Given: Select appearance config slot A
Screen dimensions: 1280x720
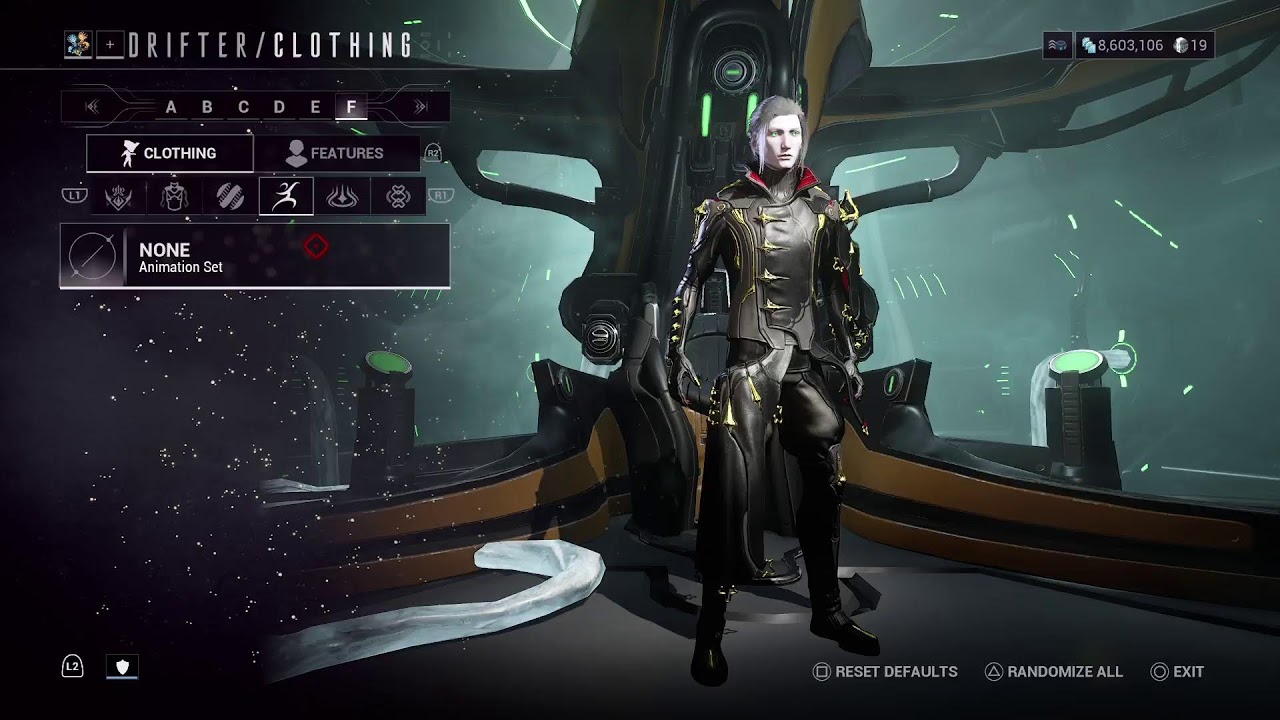Looking at the screenshot, I should pos(171,107).
